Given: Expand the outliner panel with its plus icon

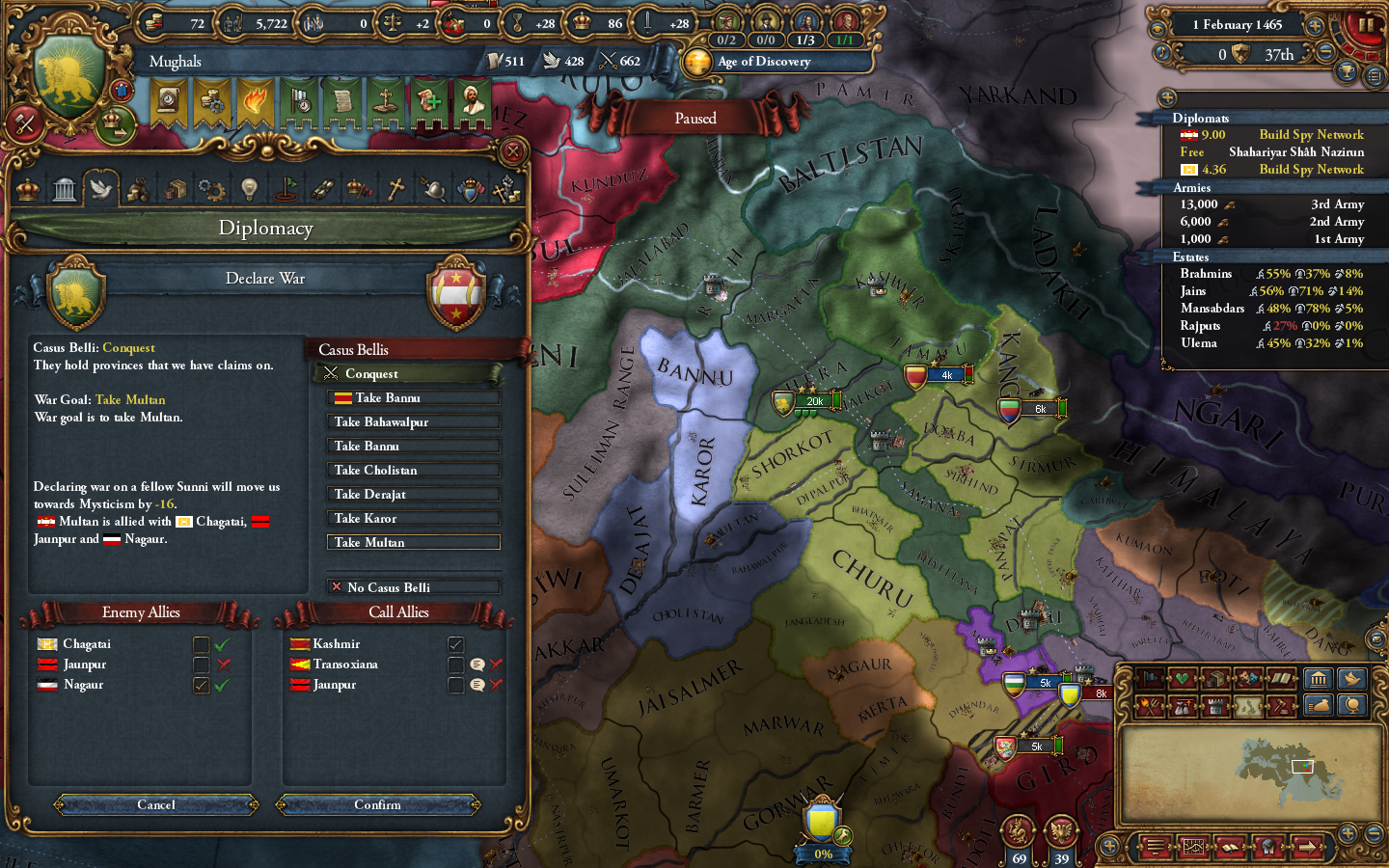Looking at the screenshot, I should tap(1167, 97).
